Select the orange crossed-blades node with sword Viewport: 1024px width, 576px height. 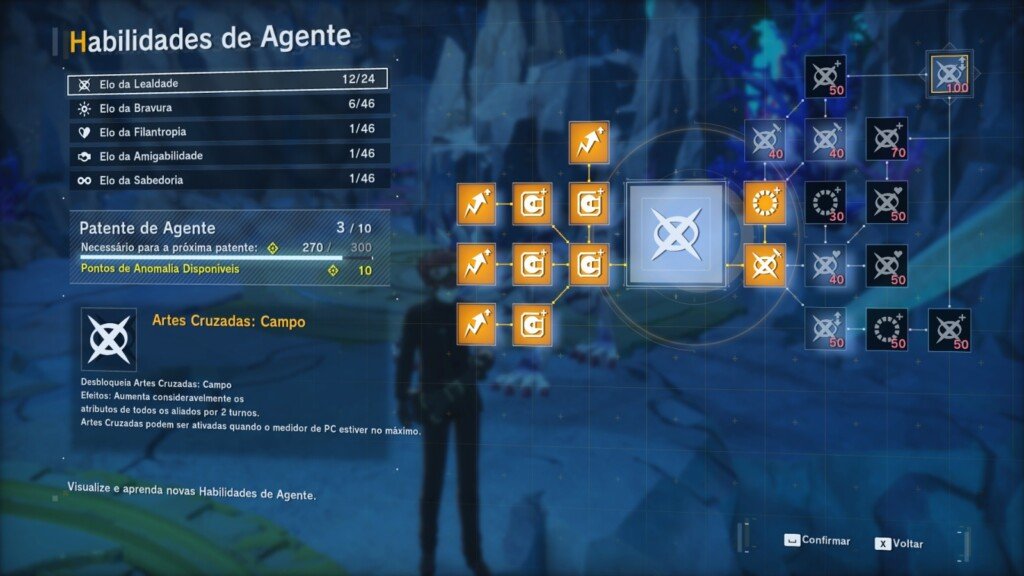click(x=765, y=265)
